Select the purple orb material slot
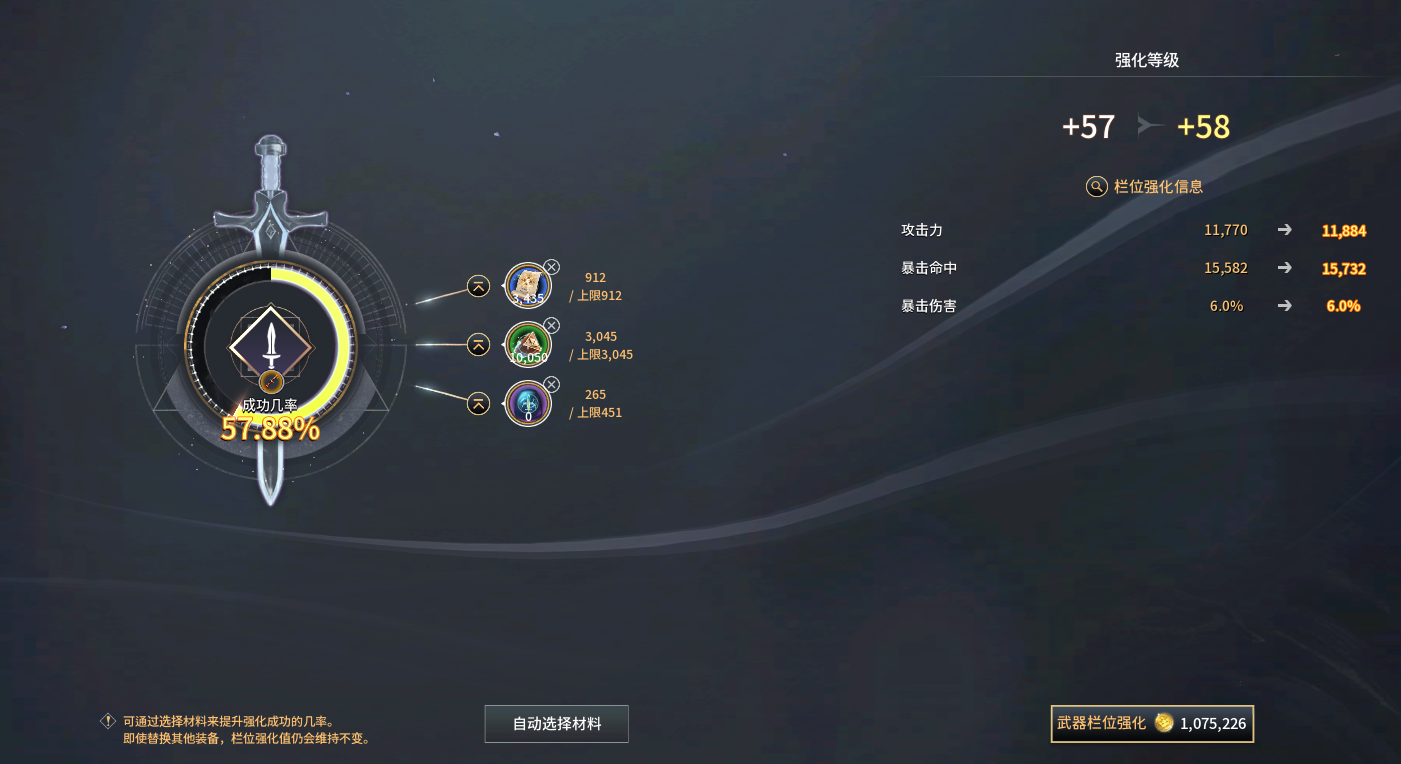The image size is (1401, 764). point(527,404)
